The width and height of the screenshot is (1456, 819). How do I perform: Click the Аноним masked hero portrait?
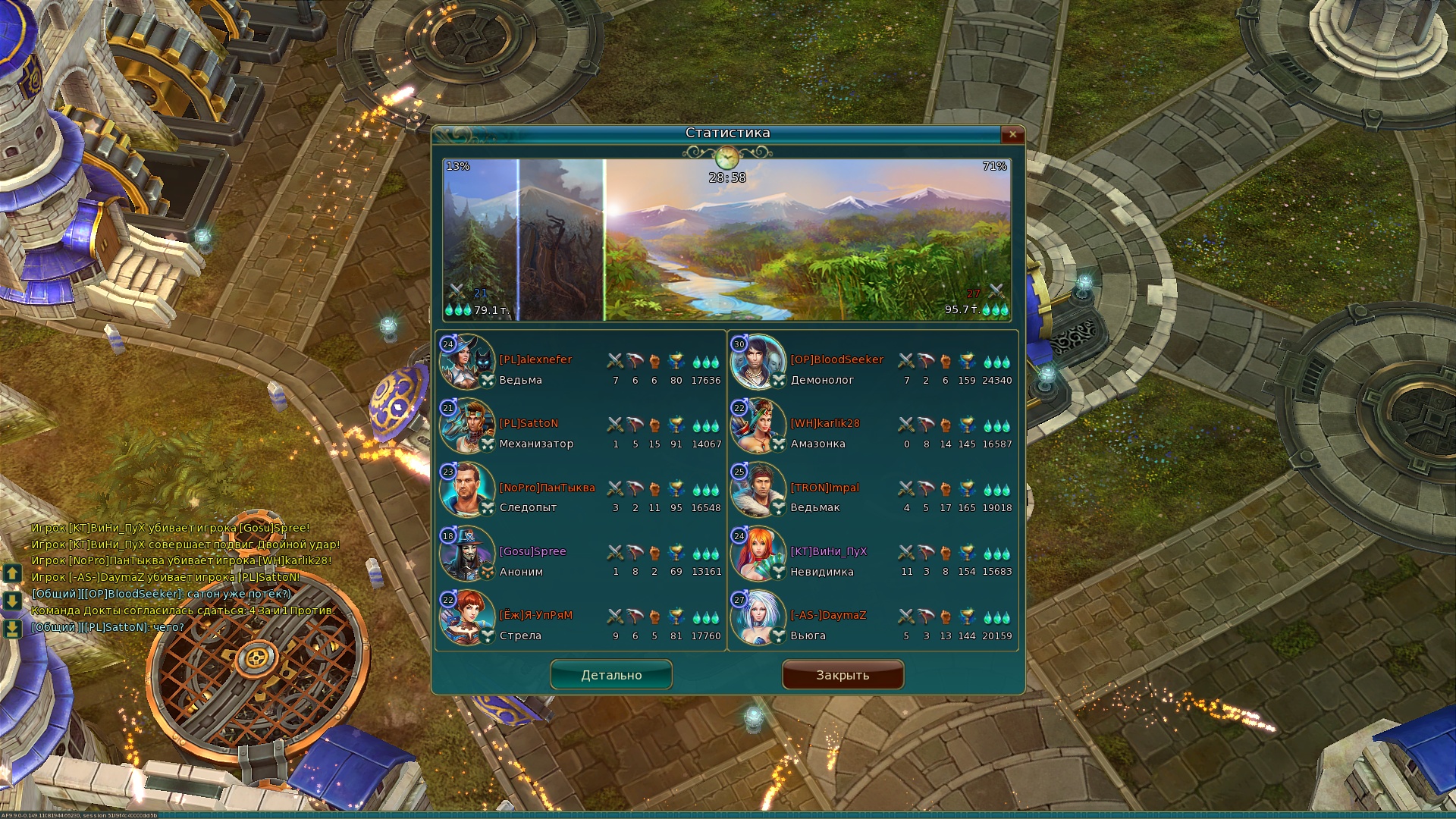pyautogui.click(x=466, y=554)
